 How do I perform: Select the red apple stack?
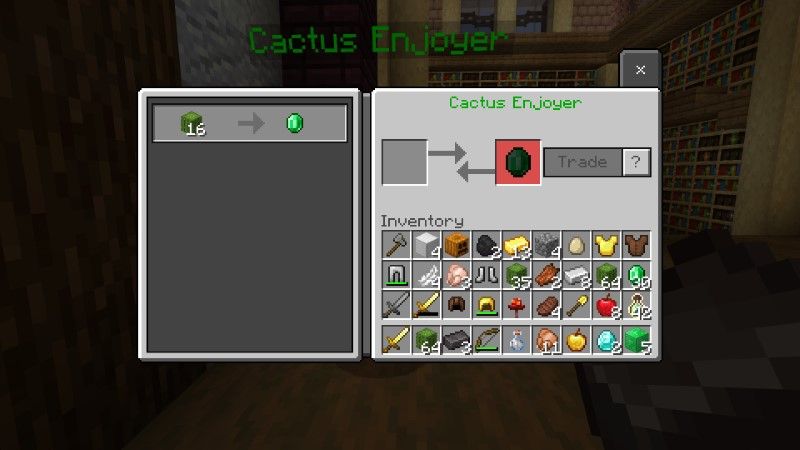[x=608, y=305]
